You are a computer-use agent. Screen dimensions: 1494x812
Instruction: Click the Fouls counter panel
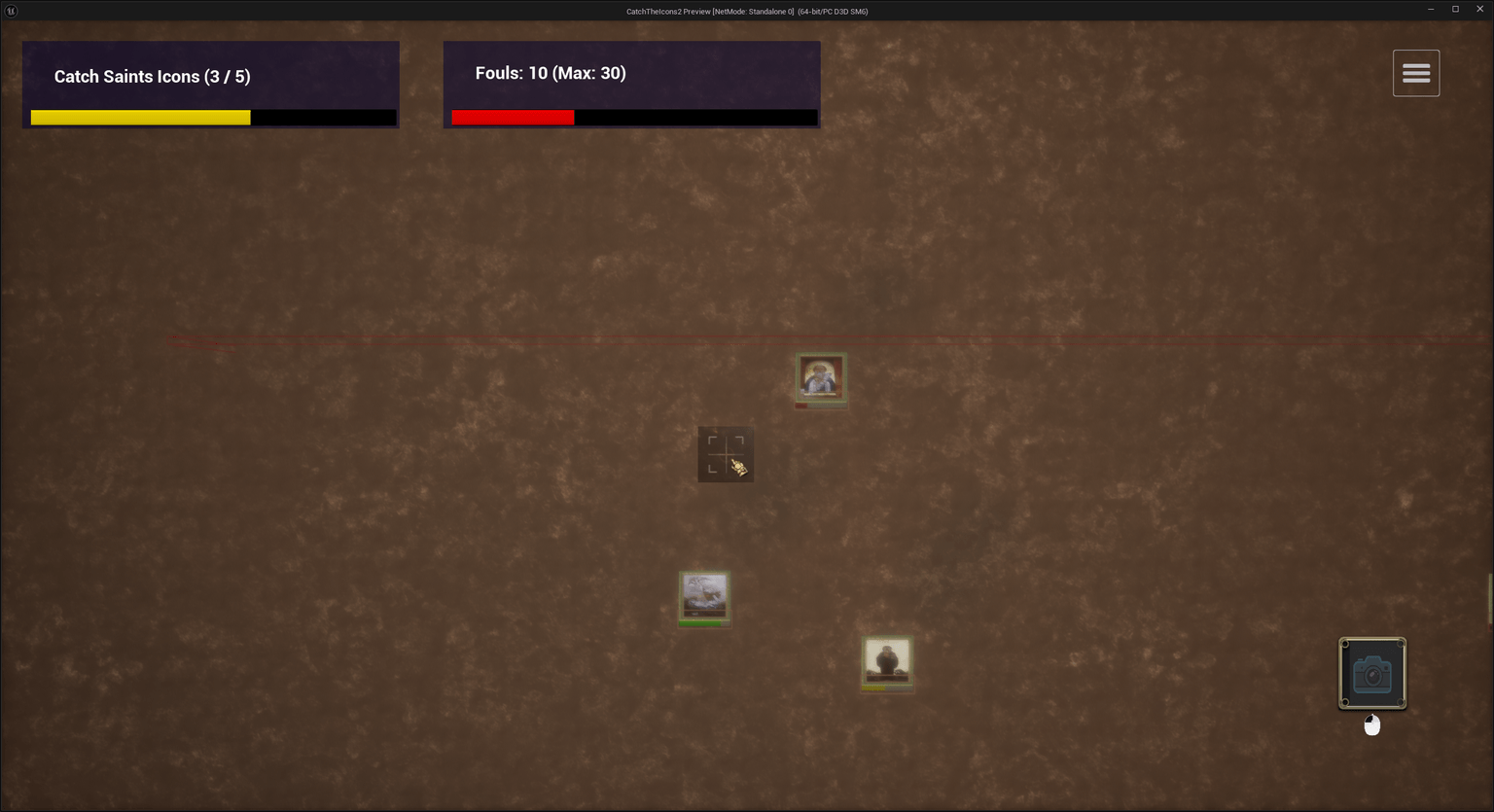631,84
